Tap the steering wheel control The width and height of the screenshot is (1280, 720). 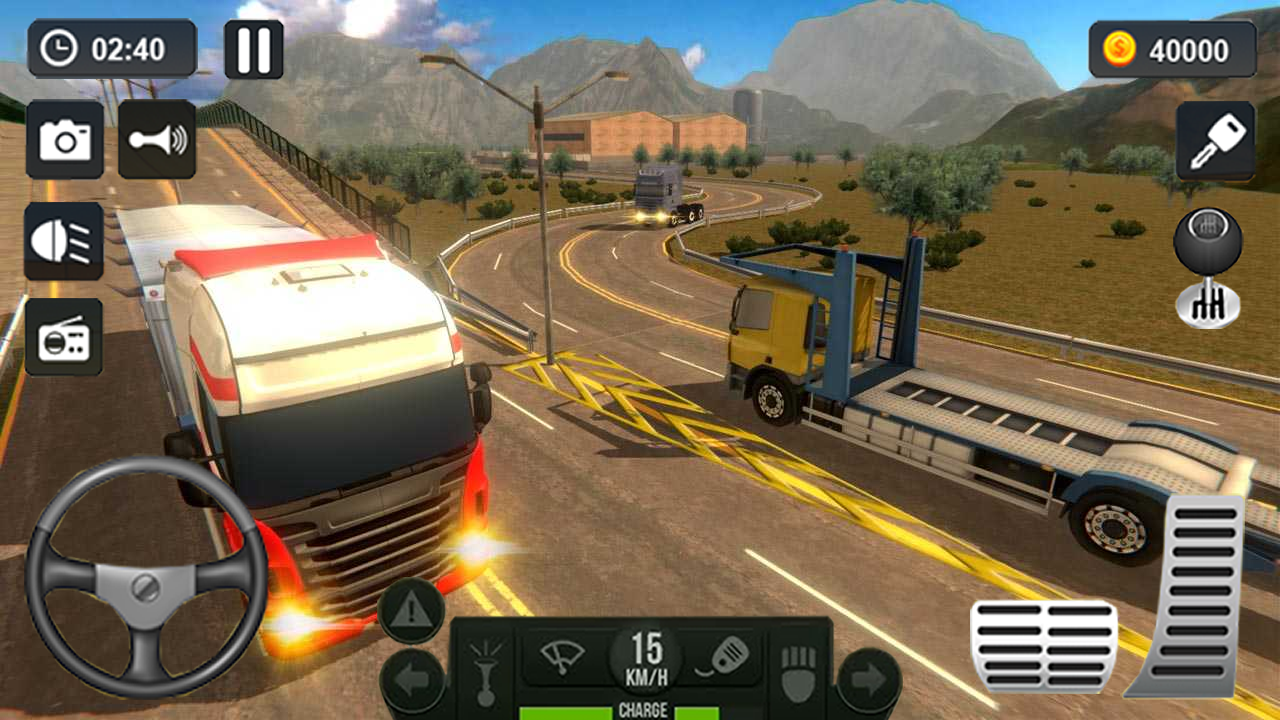[145, 577]
